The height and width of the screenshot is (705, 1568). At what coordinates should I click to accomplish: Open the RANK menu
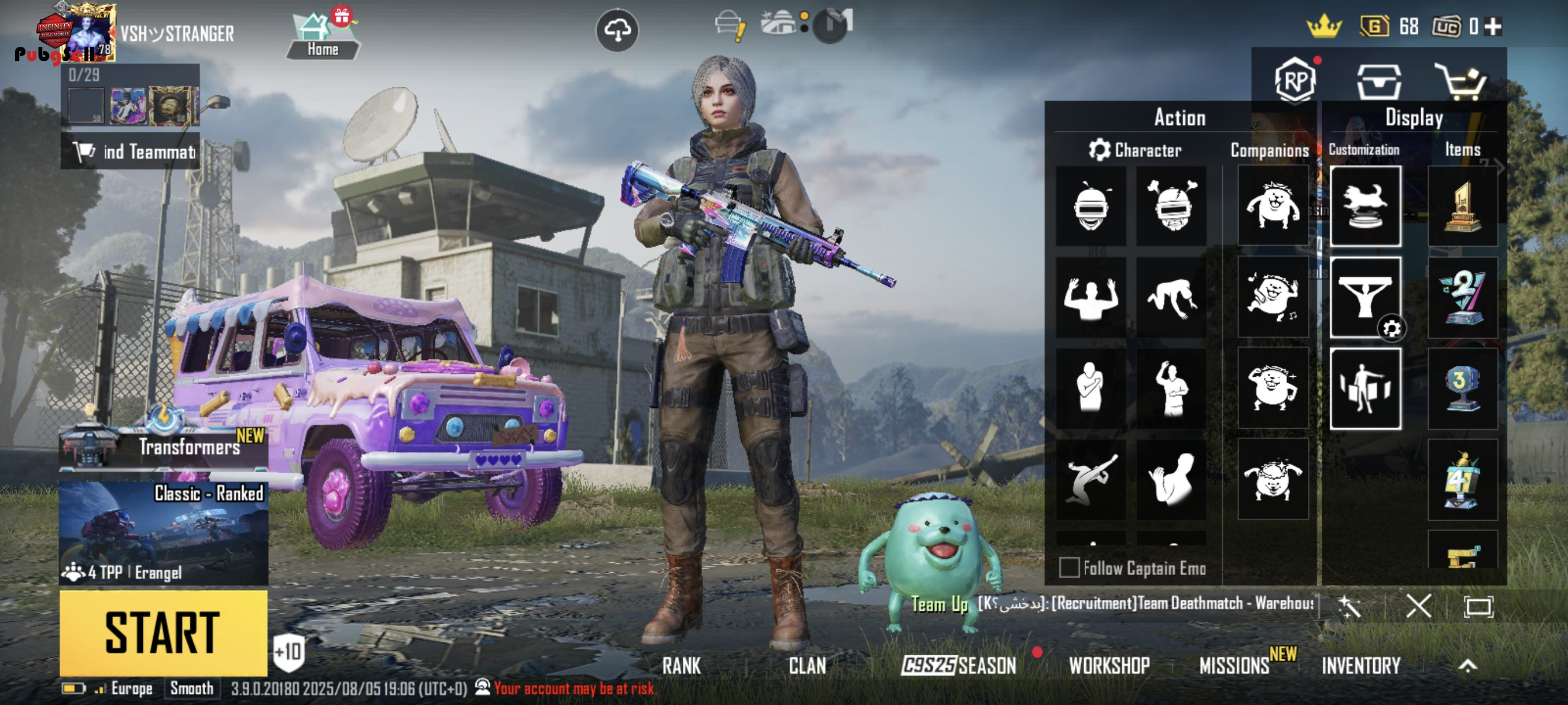(681, 666)
